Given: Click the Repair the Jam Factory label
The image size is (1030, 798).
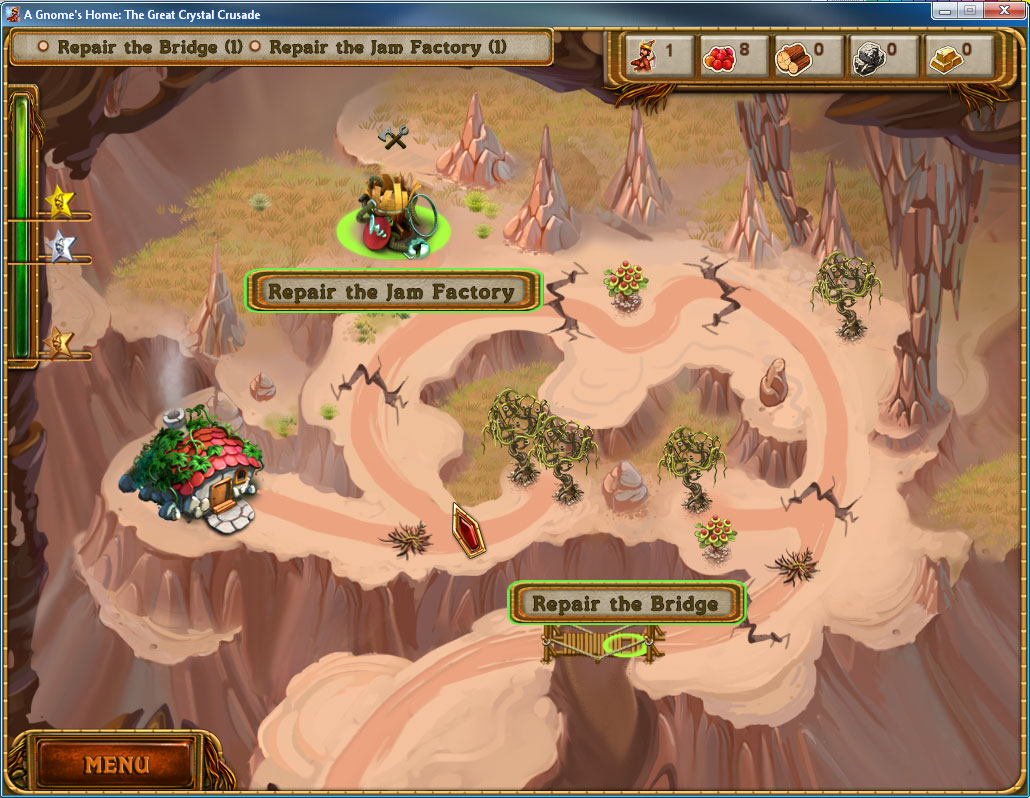Looking at the screenshot, I should pos(391,292).
